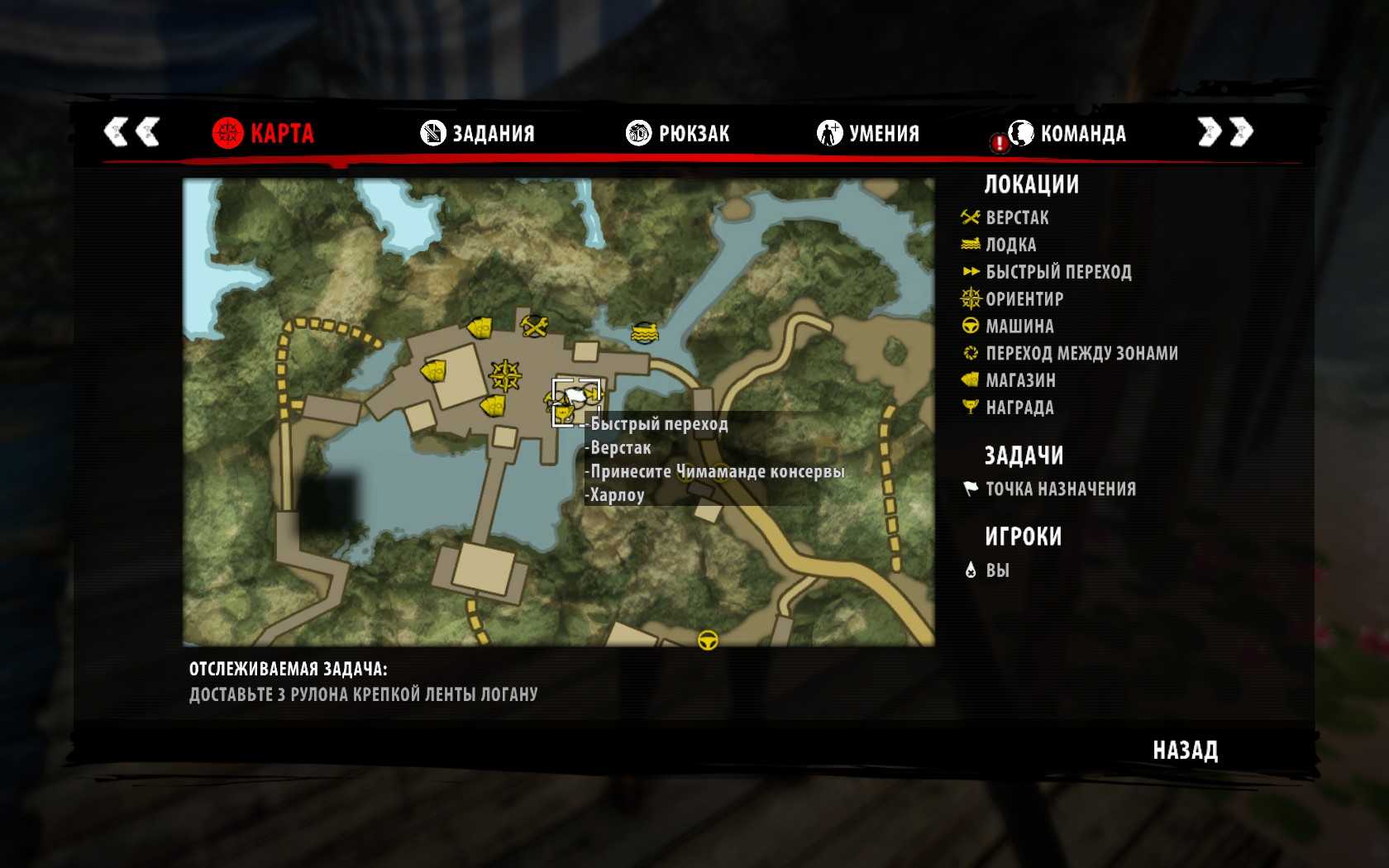This screenshot has width=1389, height=868.
Task: Open the Рюкзак tab
Action: coord(679,133)
